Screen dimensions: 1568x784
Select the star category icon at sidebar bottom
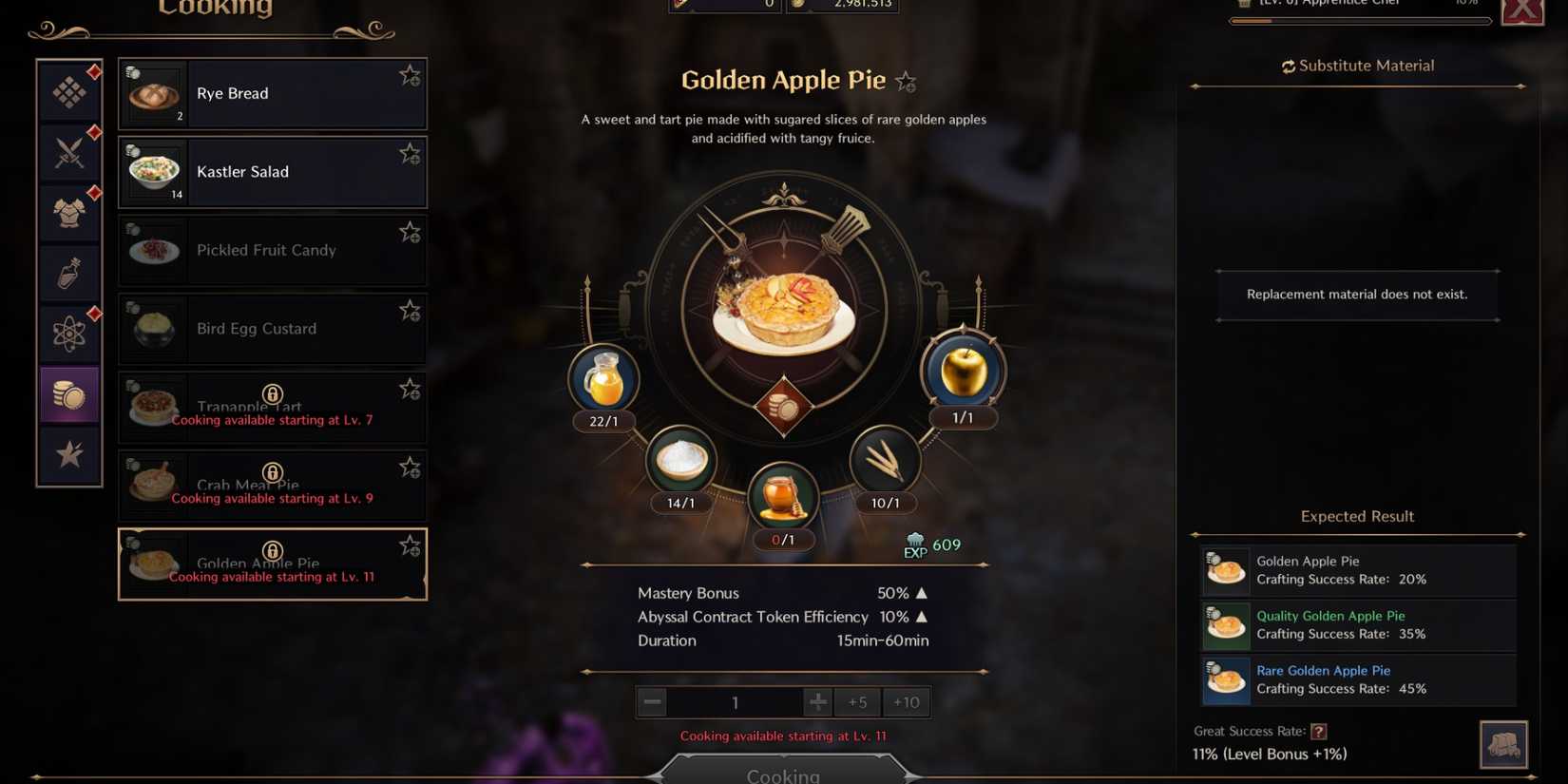pos(68,454)
